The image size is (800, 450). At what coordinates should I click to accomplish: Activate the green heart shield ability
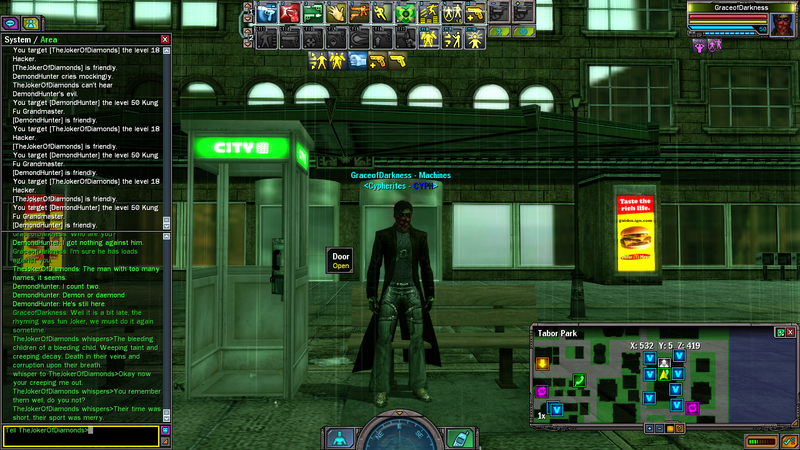[x=405, y=13]
